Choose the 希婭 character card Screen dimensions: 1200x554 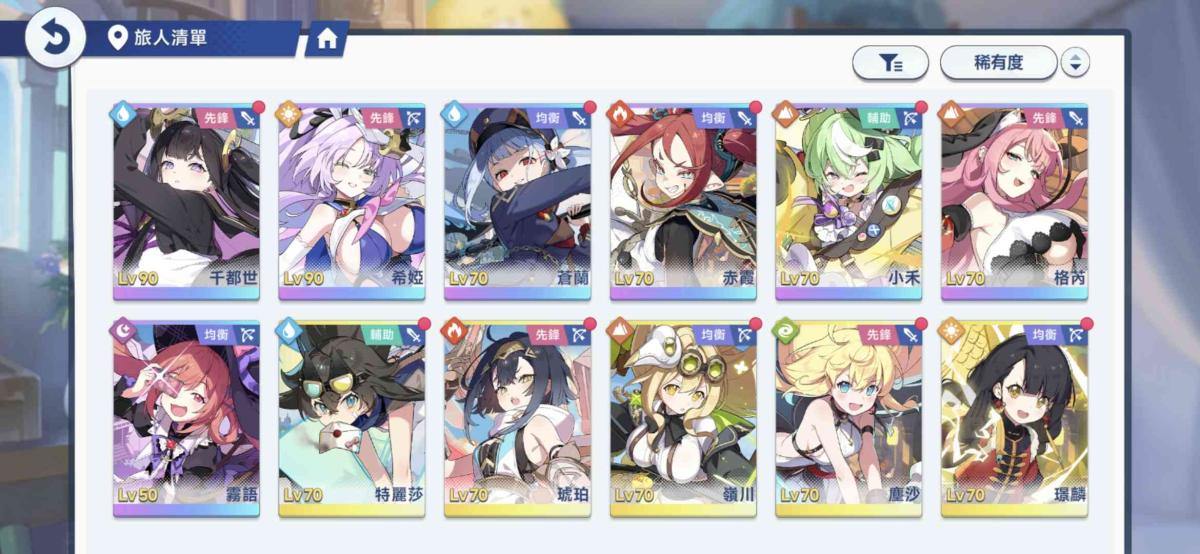pos(352,200)
